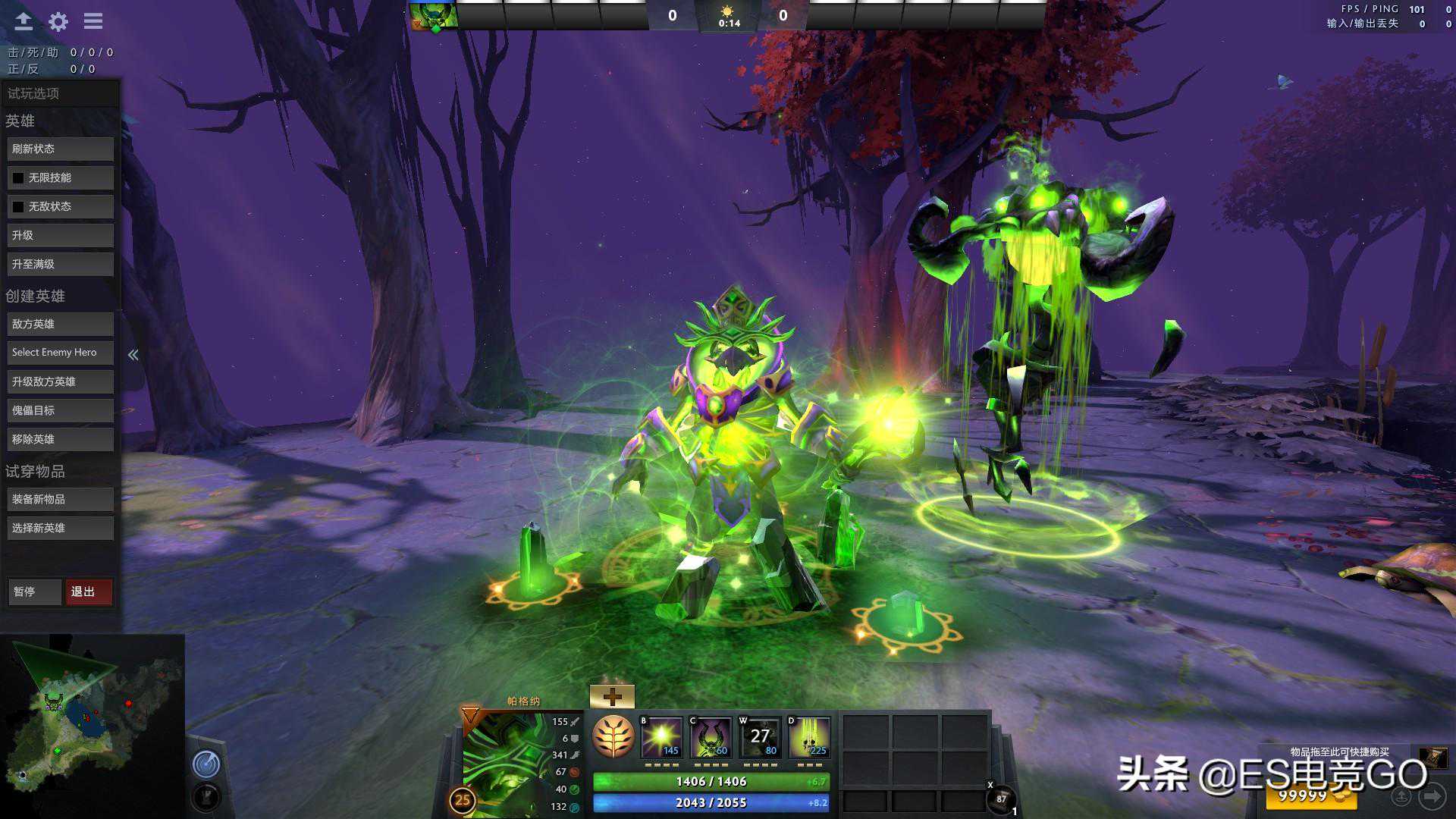Open the talent tree icon
The image size is (1456, 819).
coord(613,736)
